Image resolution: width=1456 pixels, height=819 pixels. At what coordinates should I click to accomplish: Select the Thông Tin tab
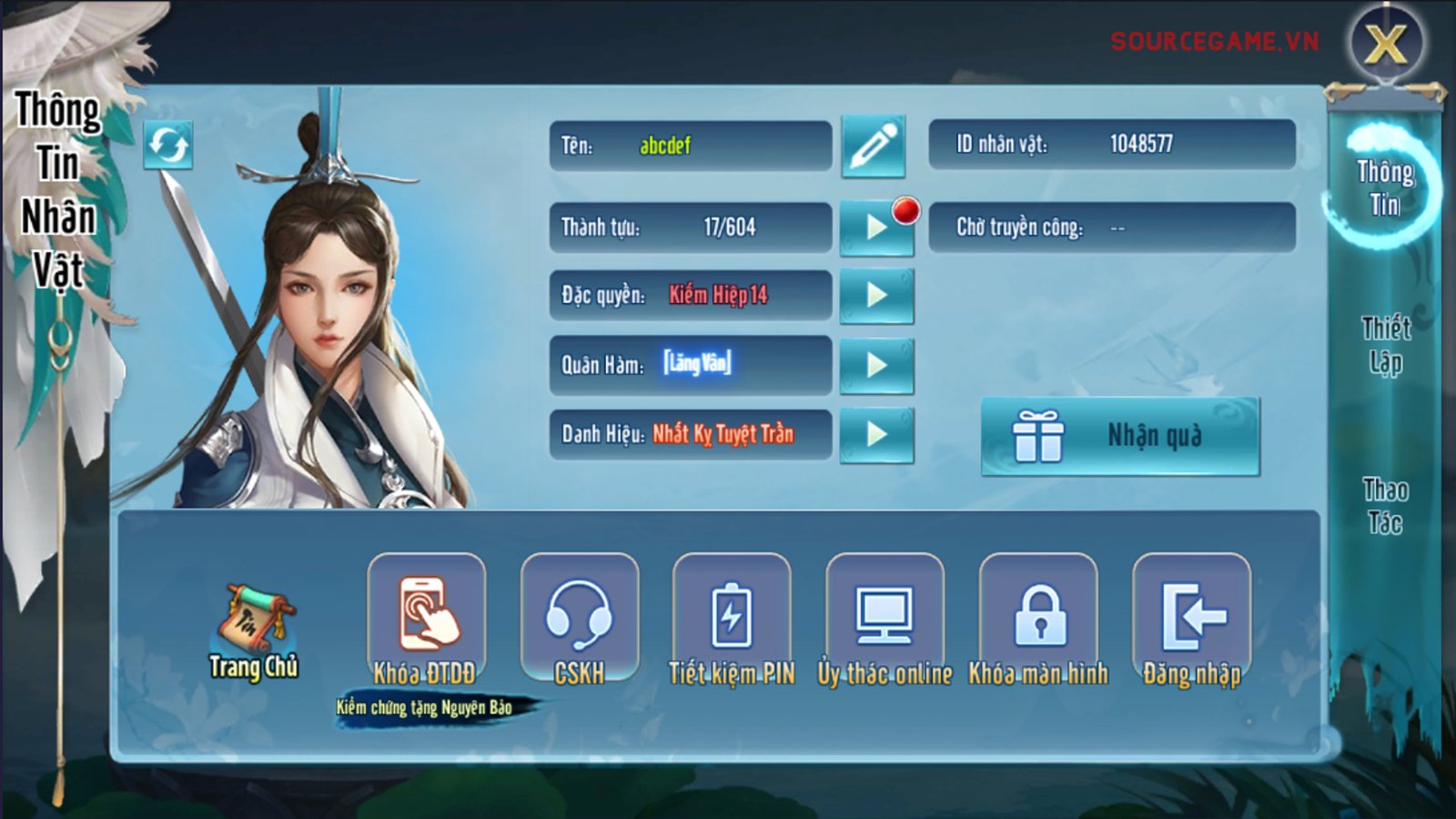point(1385,187)
